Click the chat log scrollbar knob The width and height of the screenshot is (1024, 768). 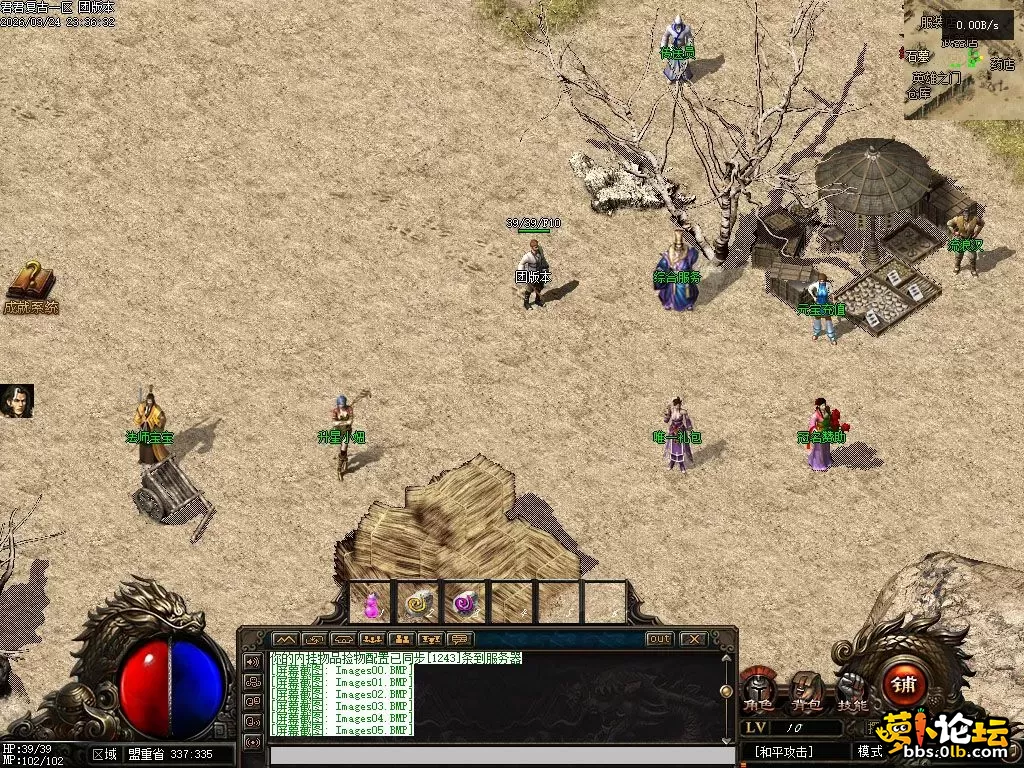tap(726, 691)
